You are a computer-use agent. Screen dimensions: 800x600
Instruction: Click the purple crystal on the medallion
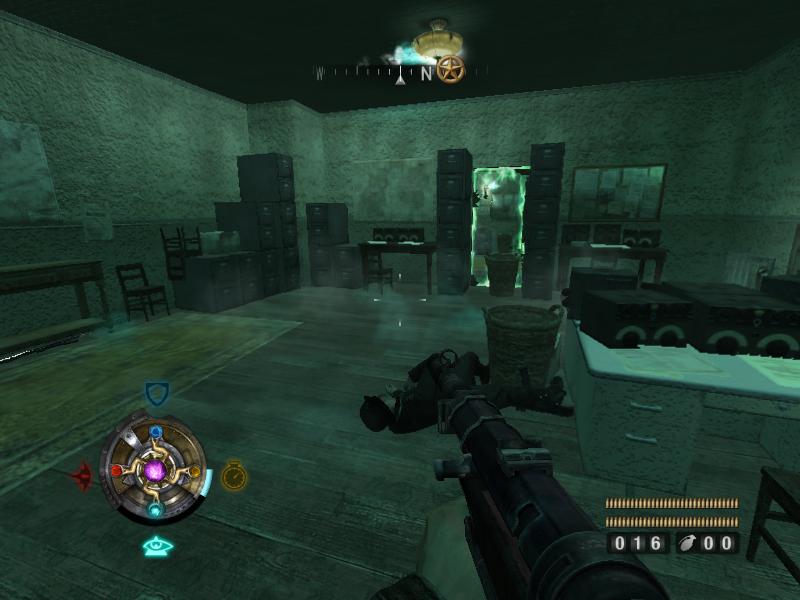pyautogui.click(x=155, y=470)
